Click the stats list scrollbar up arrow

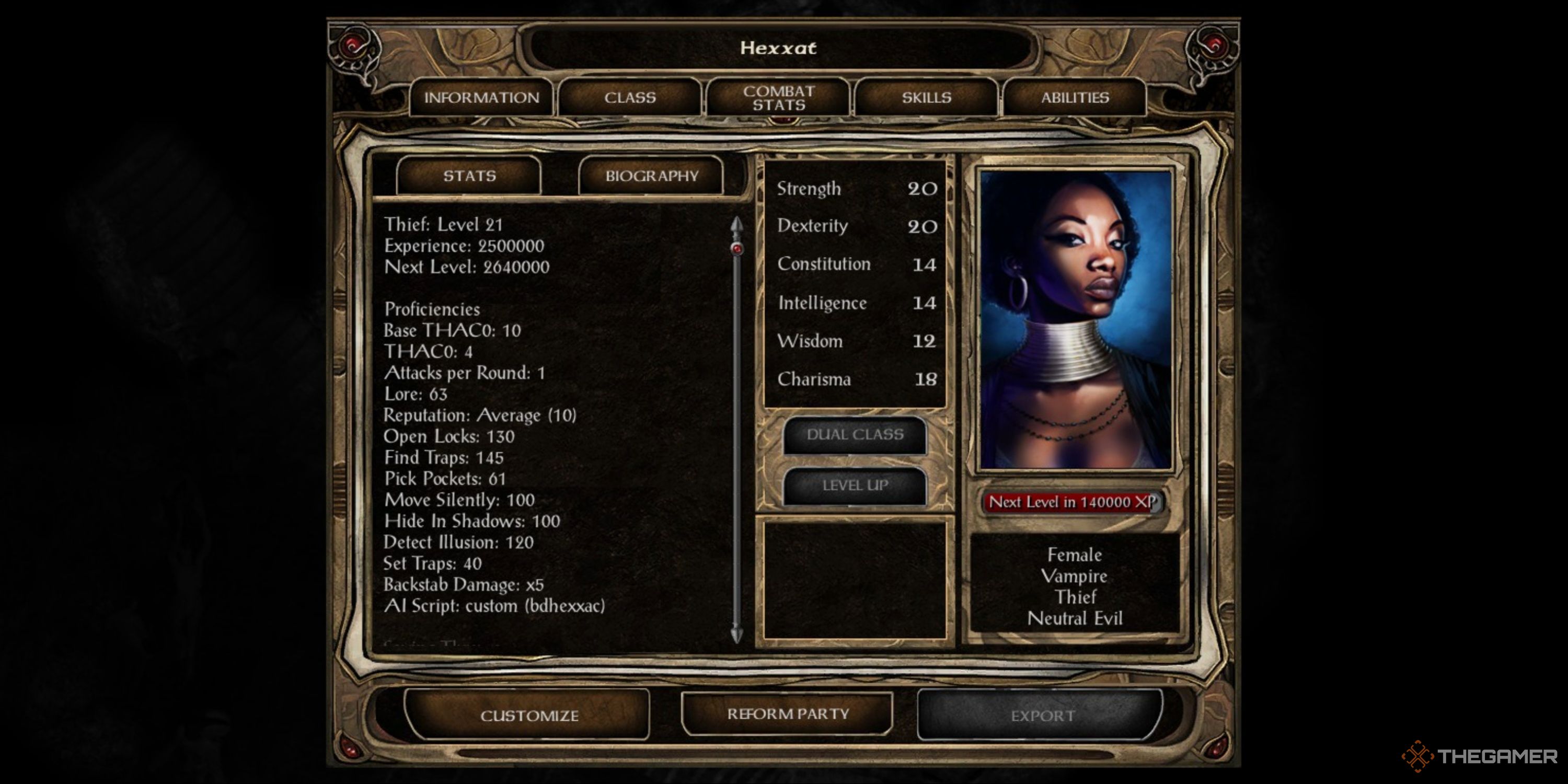click(736, 225)
